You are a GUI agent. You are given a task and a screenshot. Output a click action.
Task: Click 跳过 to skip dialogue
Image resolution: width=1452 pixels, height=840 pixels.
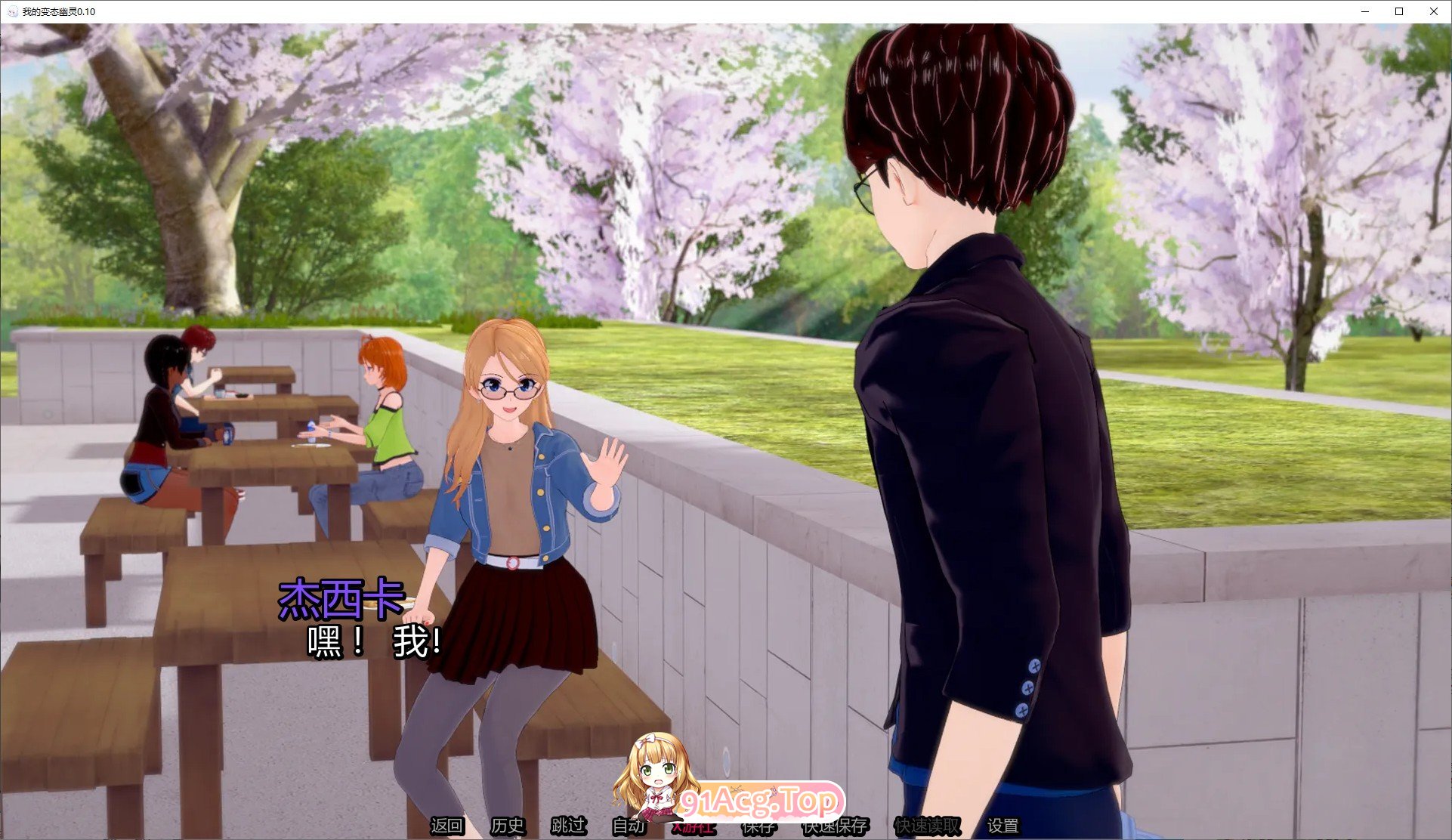[x=569, y=827]
